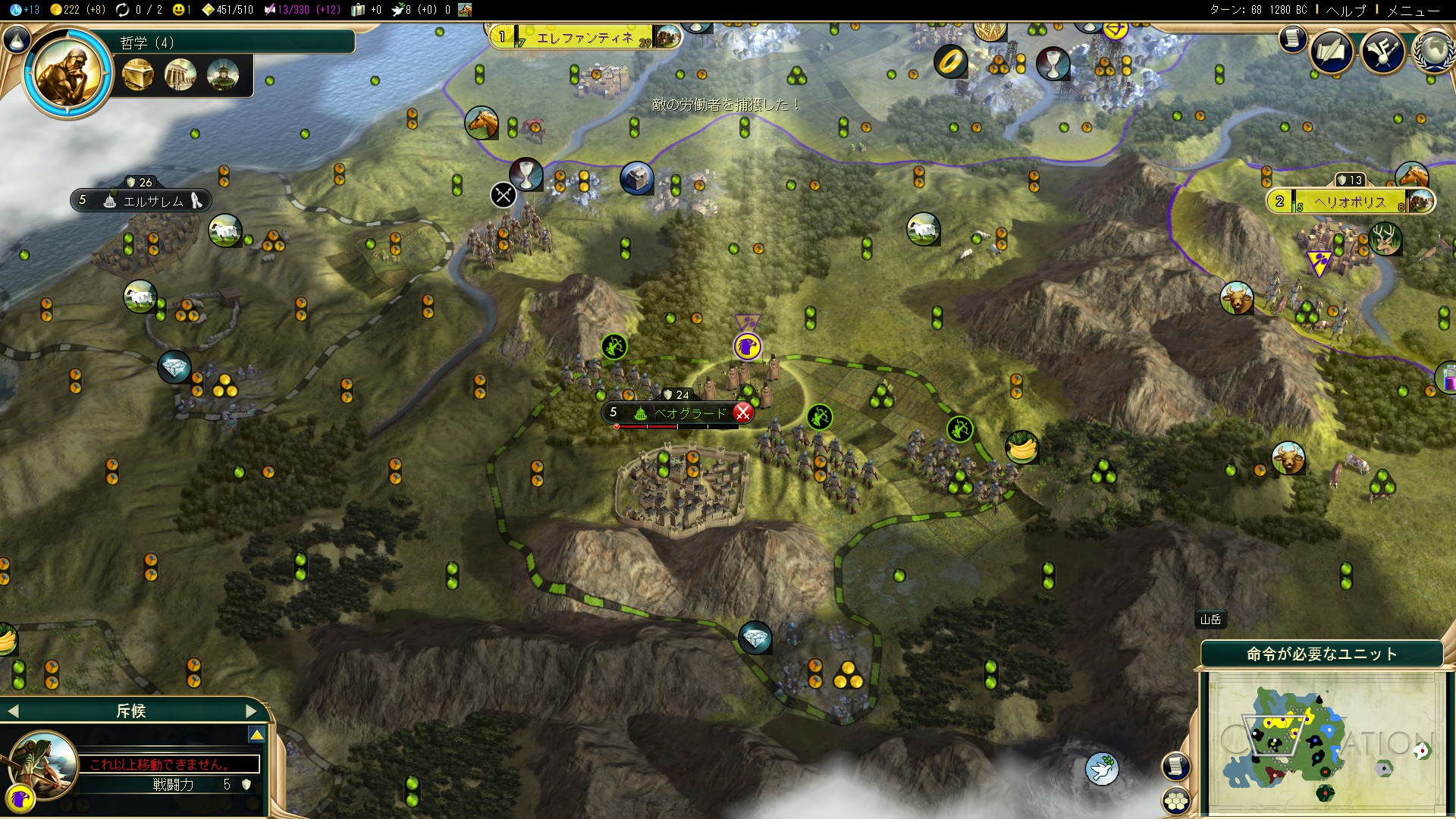Select the エレファンティネ city banner
The width and height of the screenshot is (1456, 819).
tap(584, 37)
